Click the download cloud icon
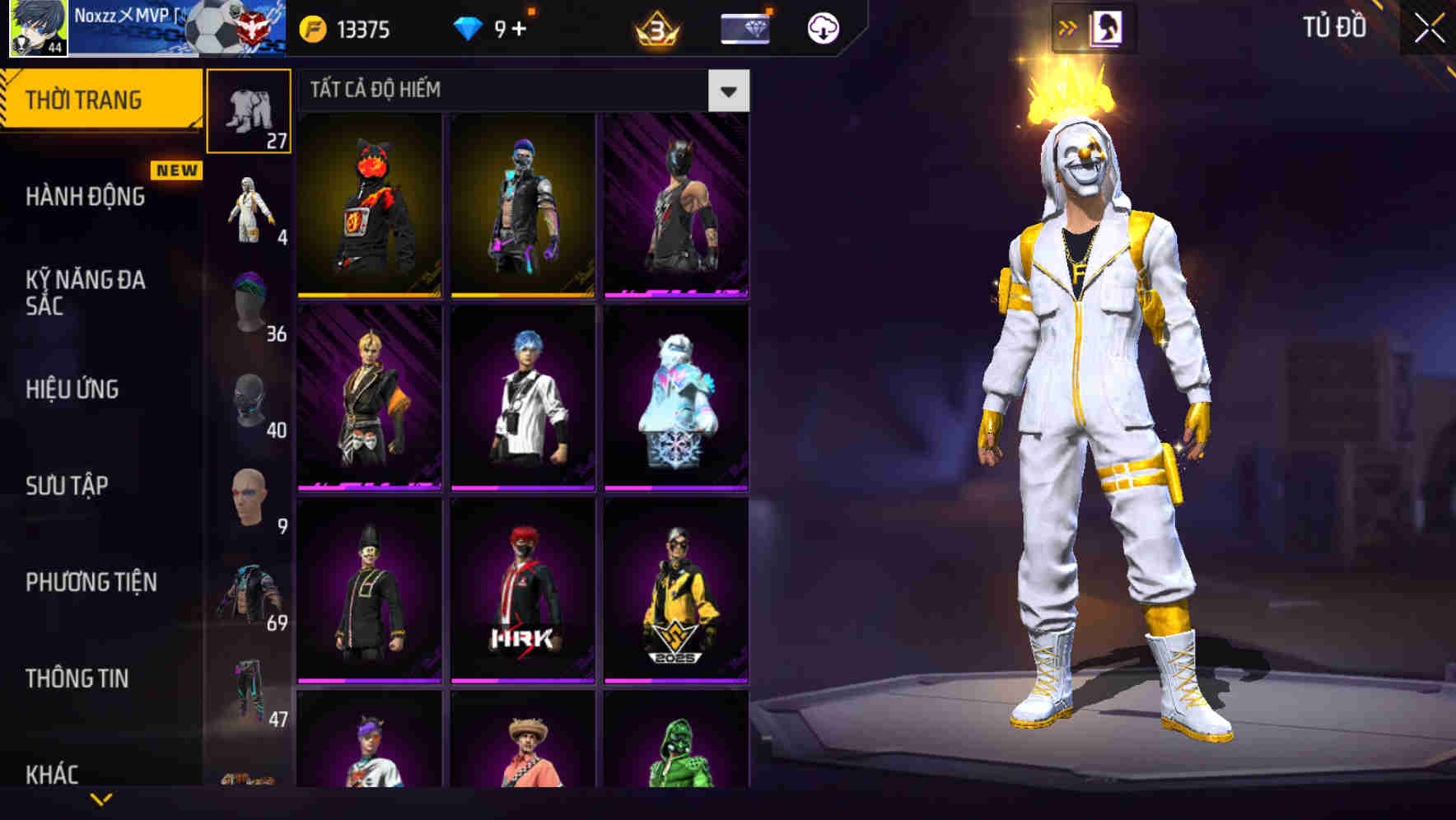This screenshot has width=1456, height=820. point(821,27)
